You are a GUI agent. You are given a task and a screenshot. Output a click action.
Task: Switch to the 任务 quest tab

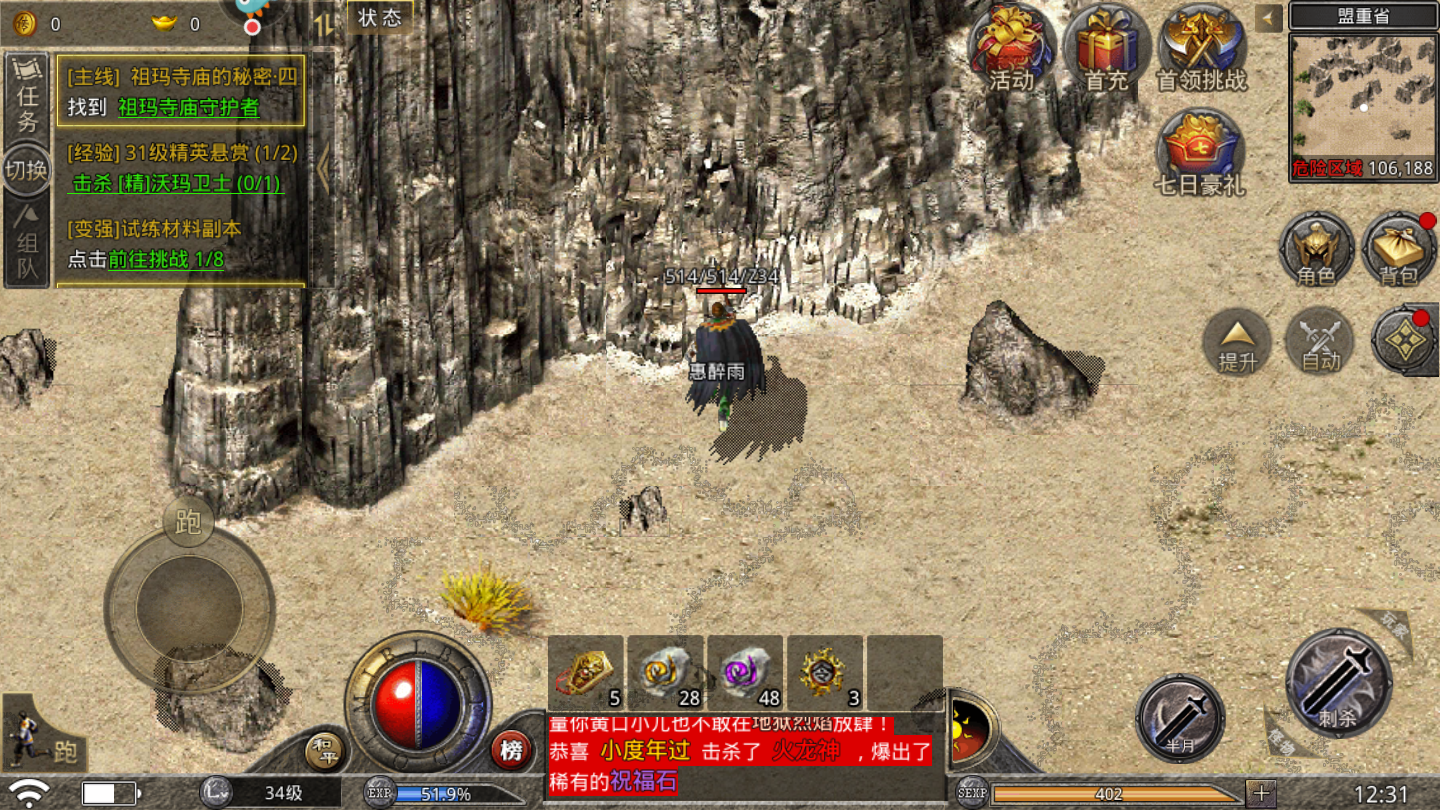click(x=27, y=97)
